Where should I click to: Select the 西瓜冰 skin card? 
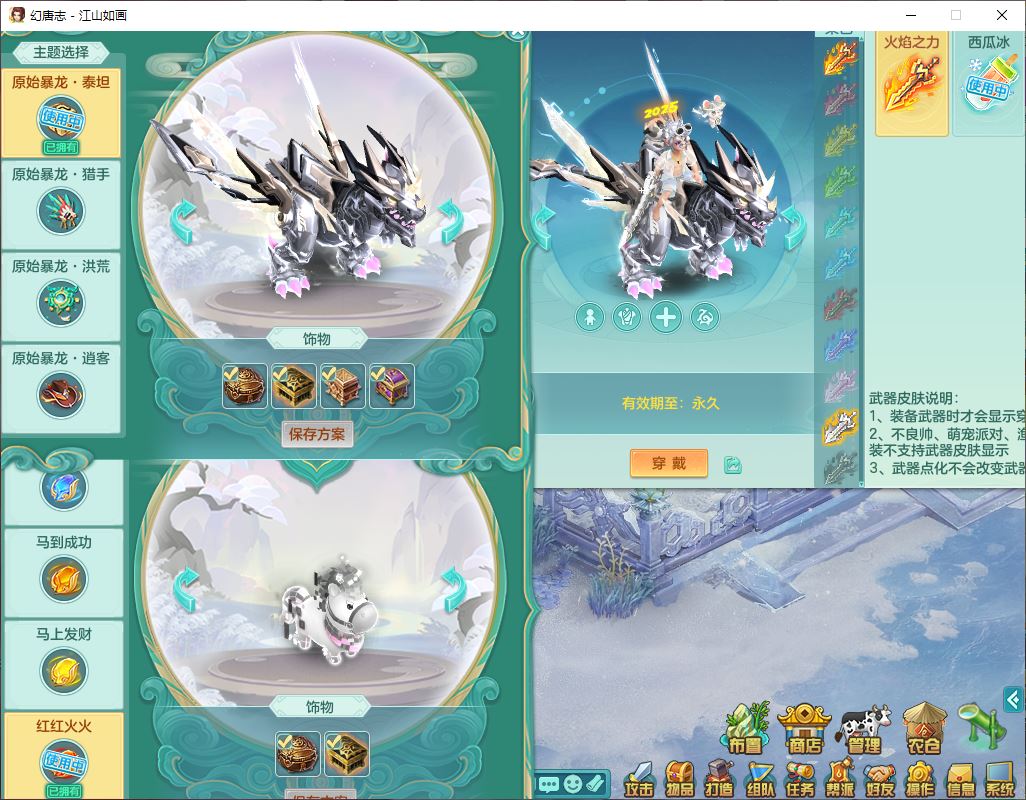coord(988,82)
